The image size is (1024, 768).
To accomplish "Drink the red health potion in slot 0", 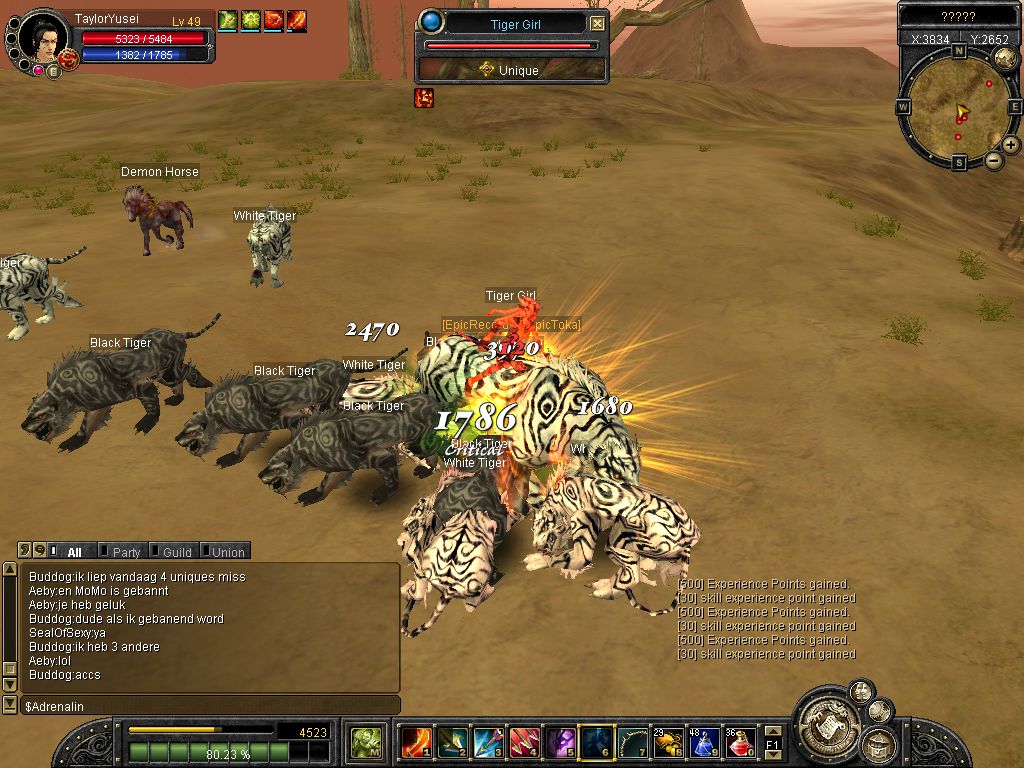I will 740,743.
